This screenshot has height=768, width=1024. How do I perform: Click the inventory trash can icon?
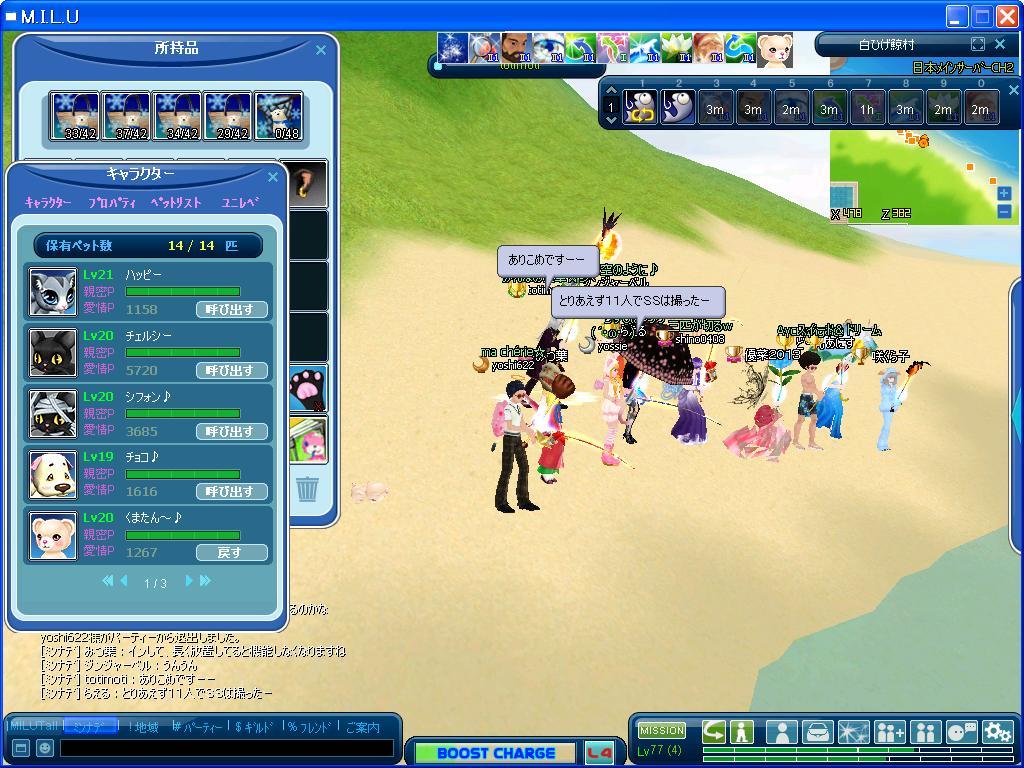tap(308, 489)
